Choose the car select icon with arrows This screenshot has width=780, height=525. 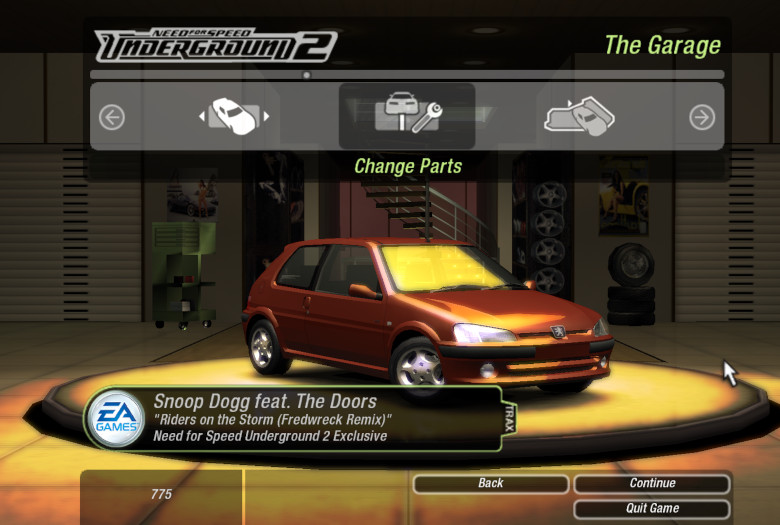235,117
